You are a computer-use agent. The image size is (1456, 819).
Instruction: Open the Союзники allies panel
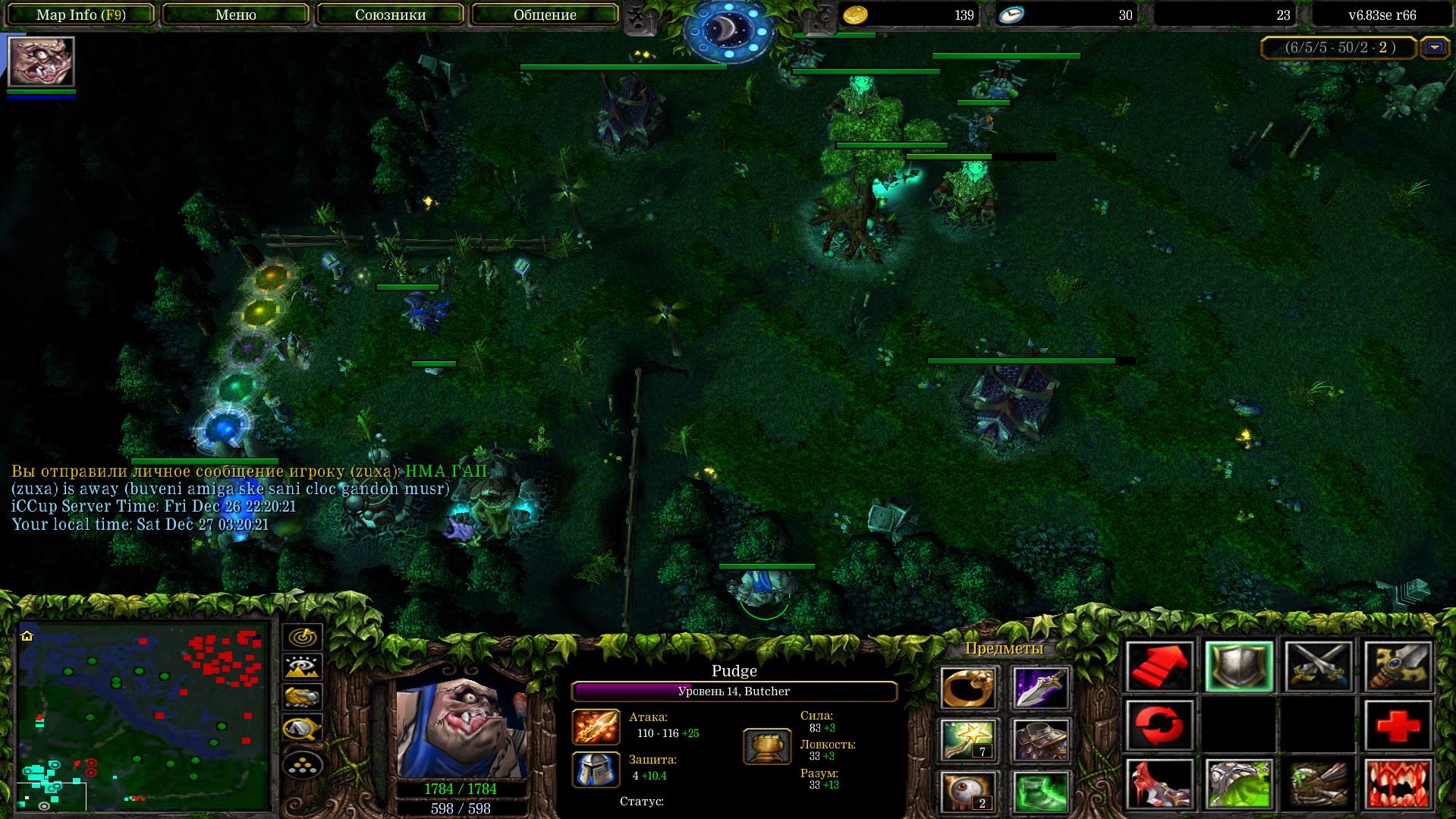pyautogui.click(x=390, y=14)
